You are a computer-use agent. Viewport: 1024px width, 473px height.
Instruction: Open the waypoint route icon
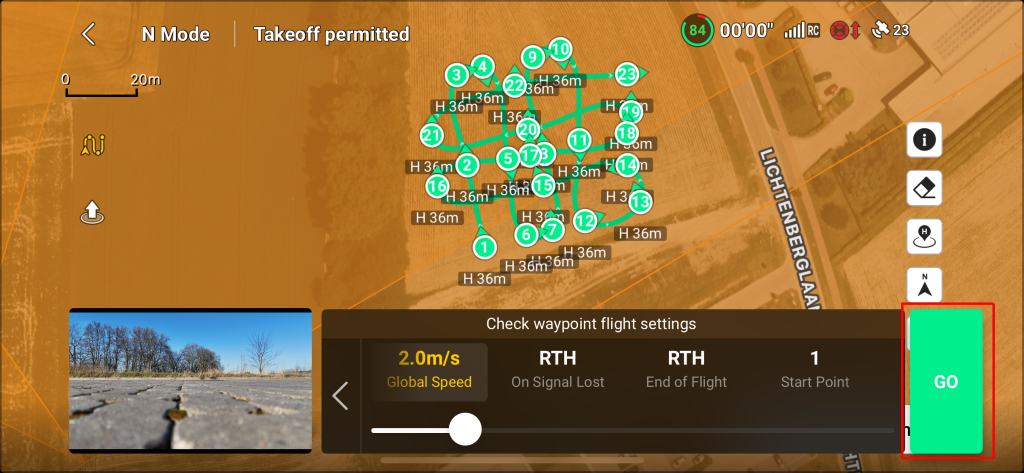coord(93,146)
